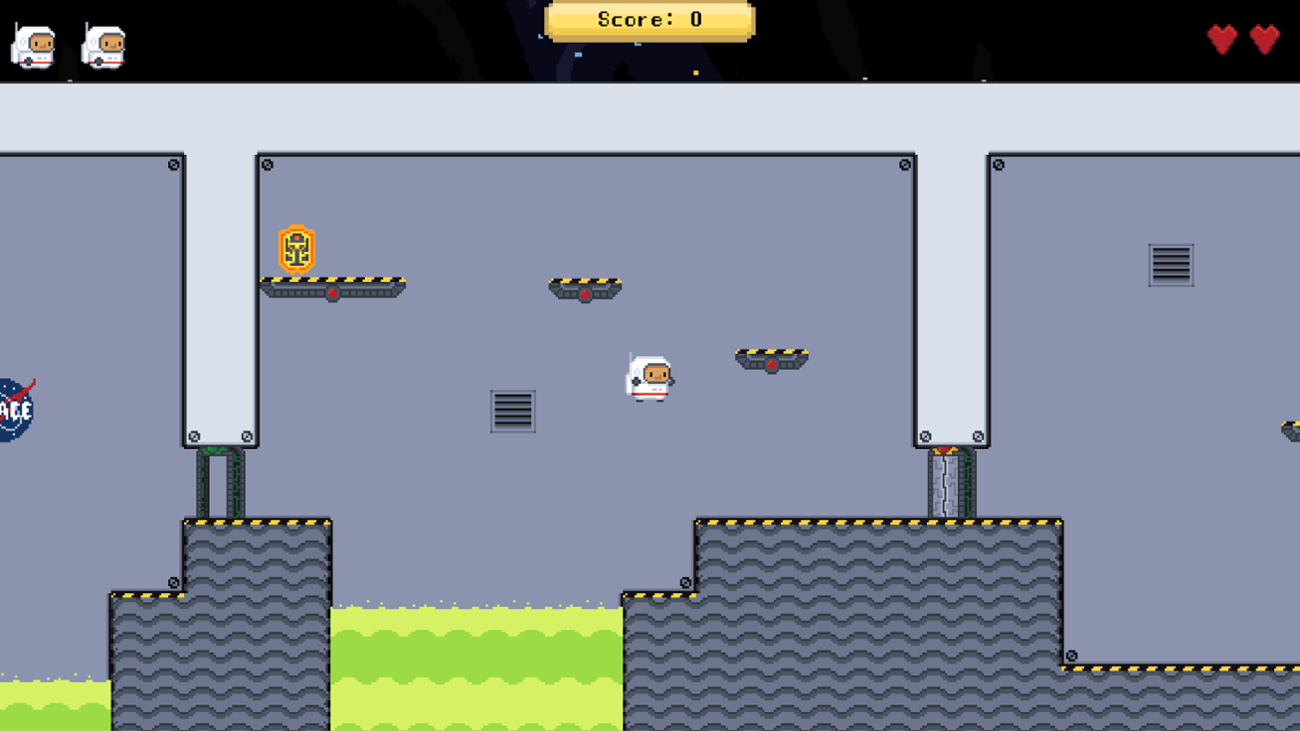Click the red button on the middle platform
1300x731 pixels.
(x=585, y=296)
